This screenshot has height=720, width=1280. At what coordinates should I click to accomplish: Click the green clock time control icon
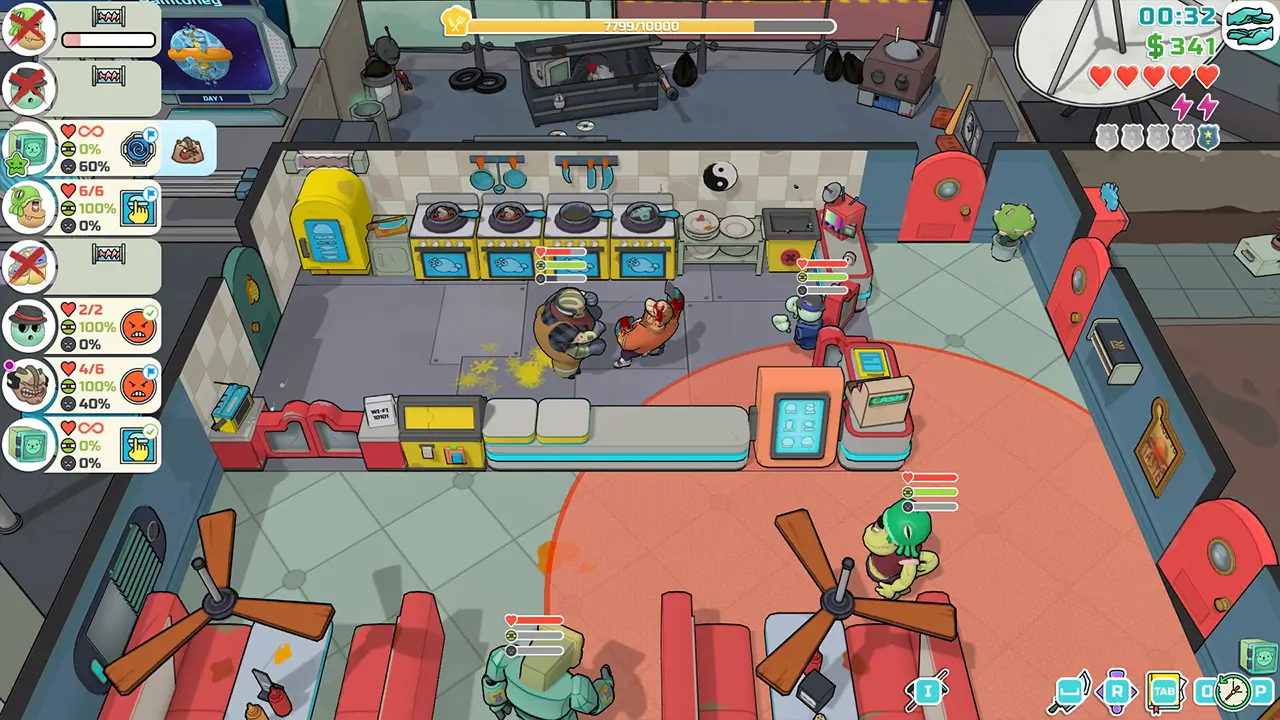coord(1235,690)
